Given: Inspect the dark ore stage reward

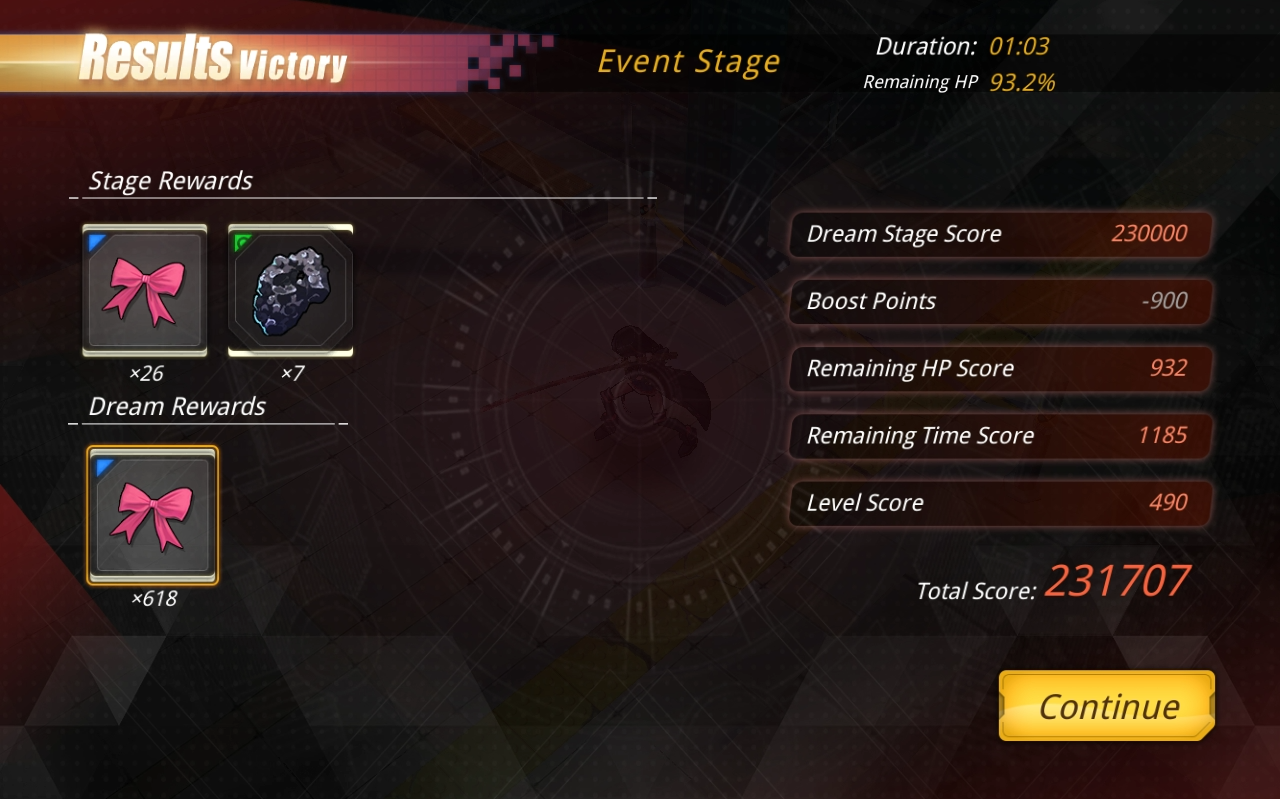Looking at the screenshot, I should pos(290,291).
